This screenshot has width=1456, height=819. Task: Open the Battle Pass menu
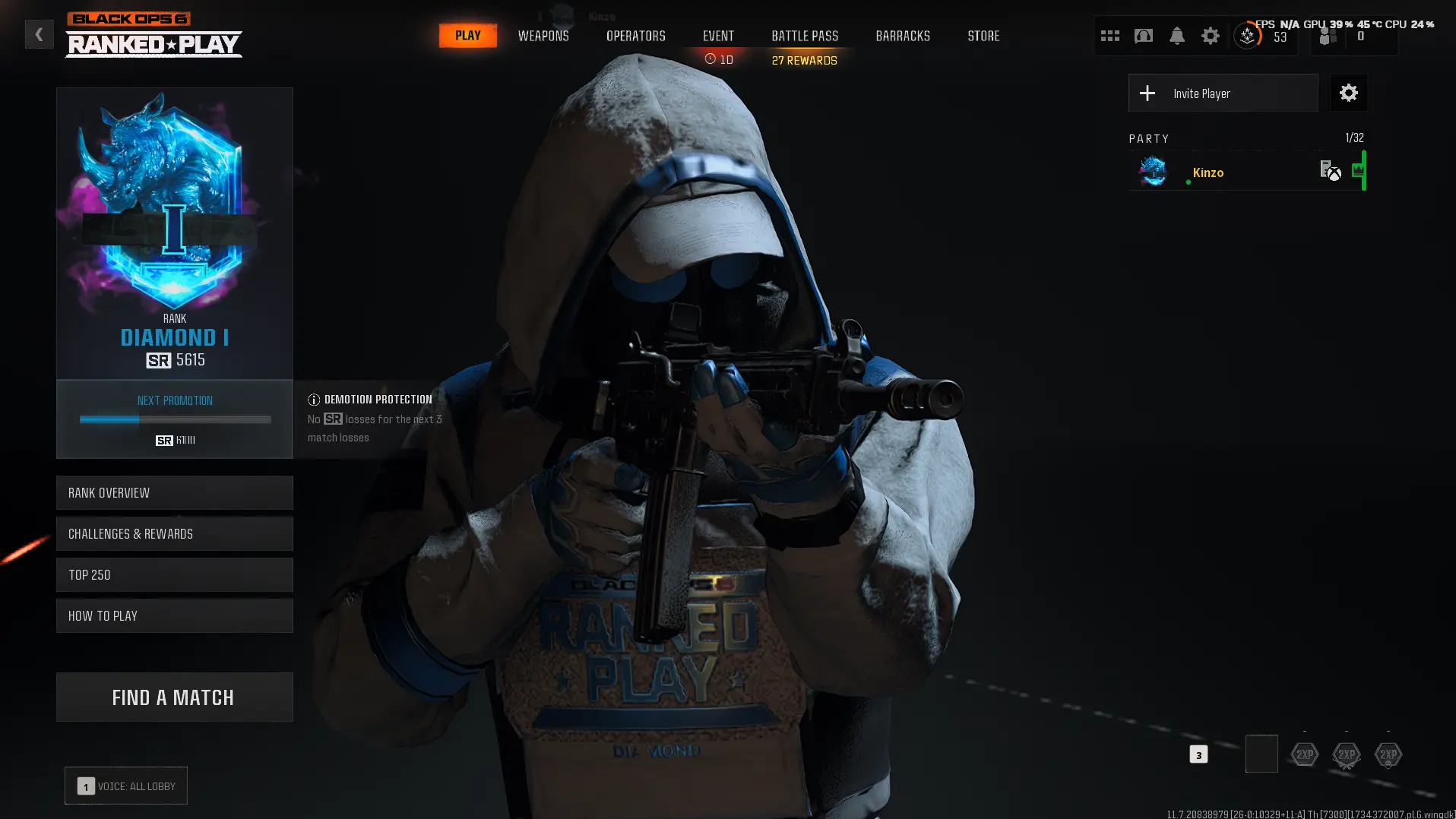pyautogui.click(x=803, y=35)
